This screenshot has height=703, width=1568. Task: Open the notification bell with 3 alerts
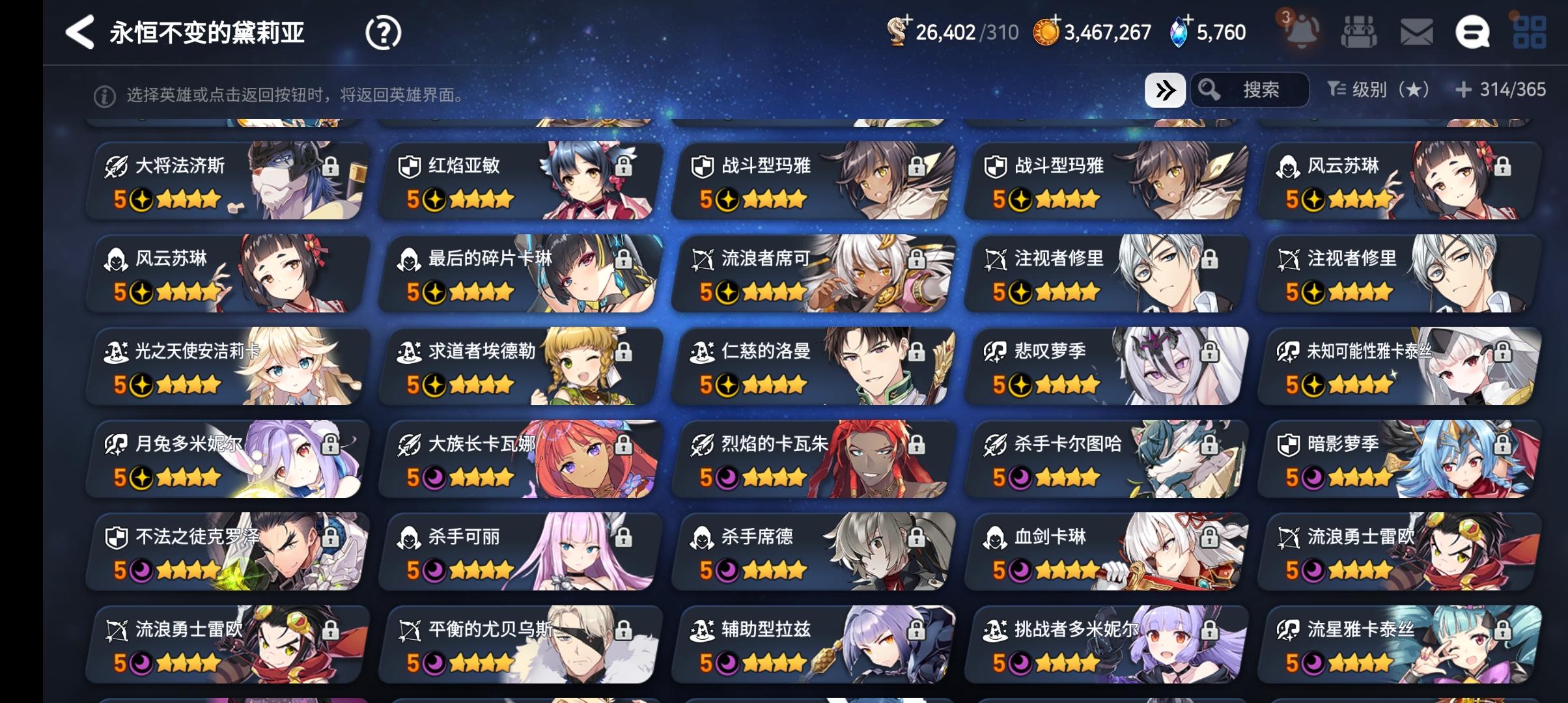coord(1300,32)
